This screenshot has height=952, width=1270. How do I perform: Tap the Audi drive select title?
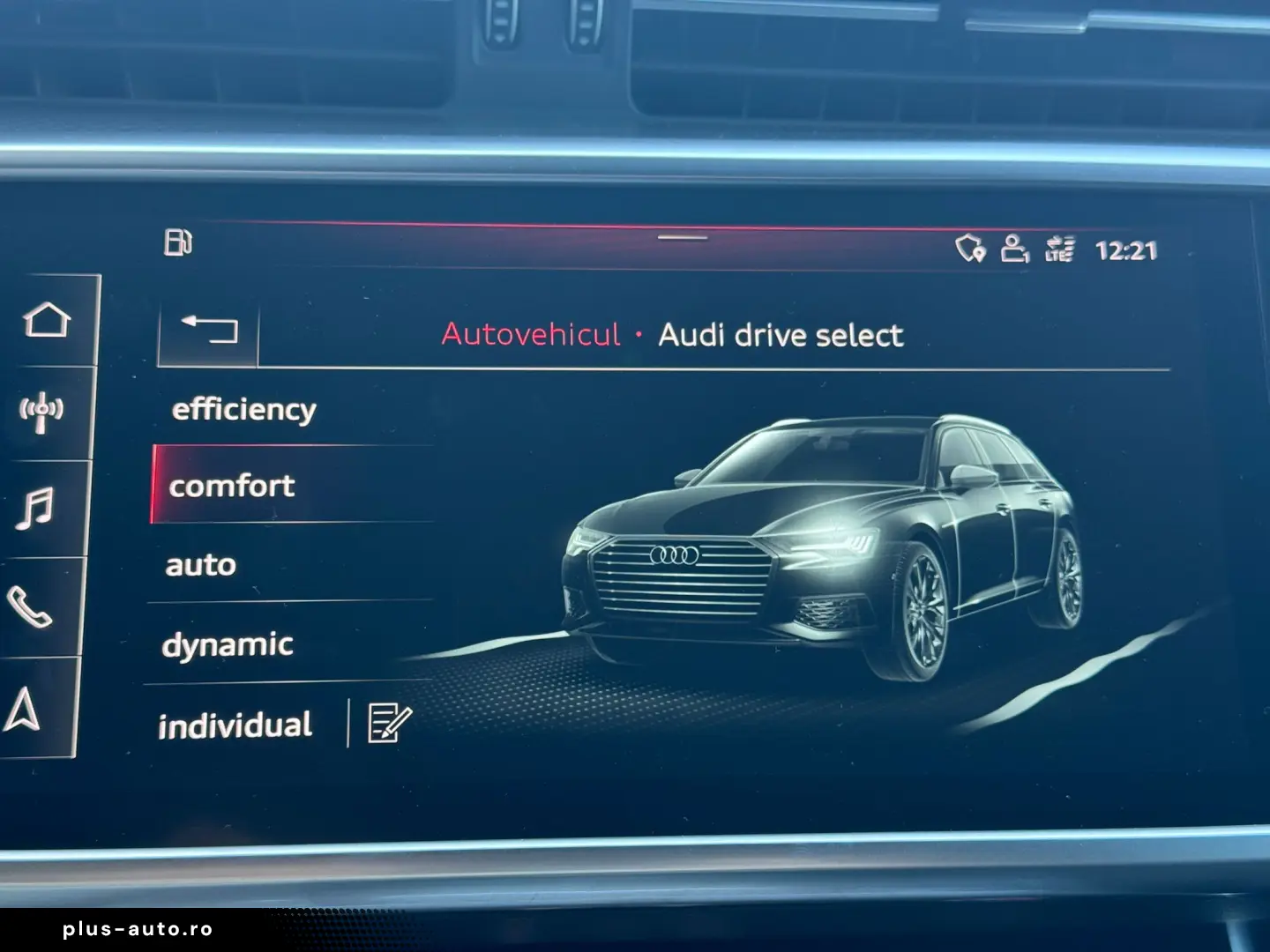(x=781, y=335)
